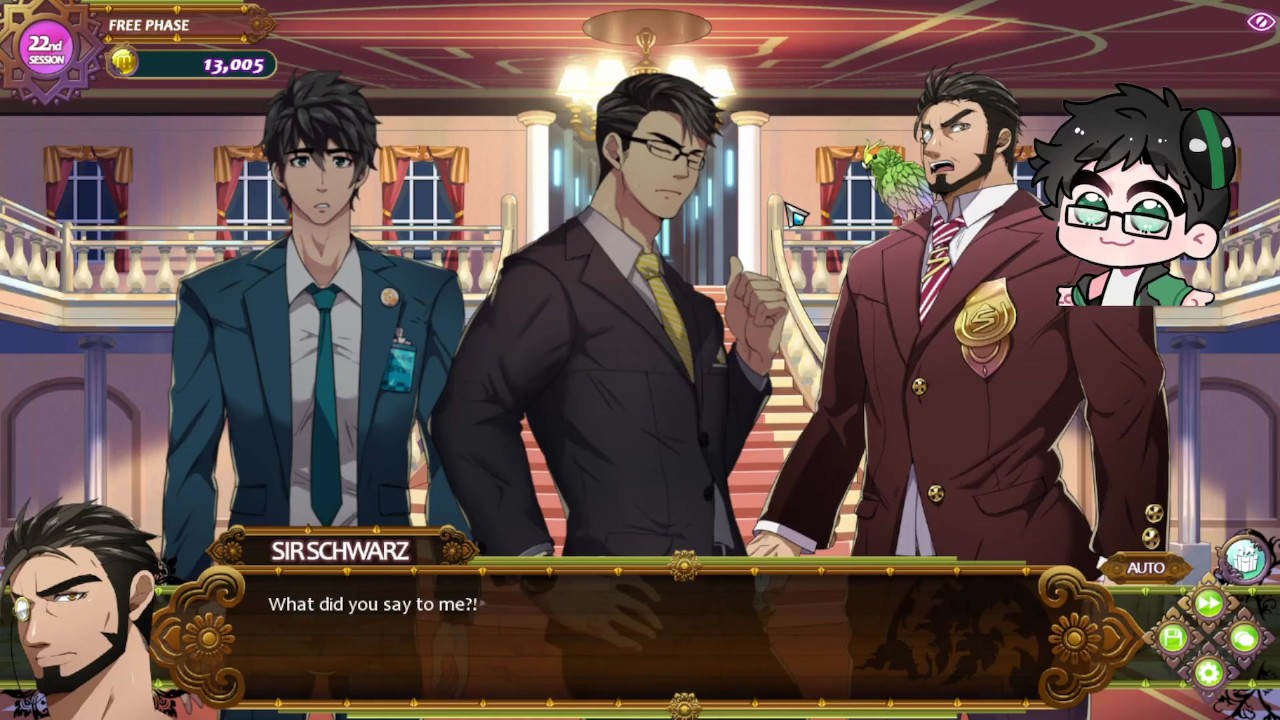Open the dialogue log speech bubble icon
The height and width of the screenshot is (720, 1280).
(1244, 638)
